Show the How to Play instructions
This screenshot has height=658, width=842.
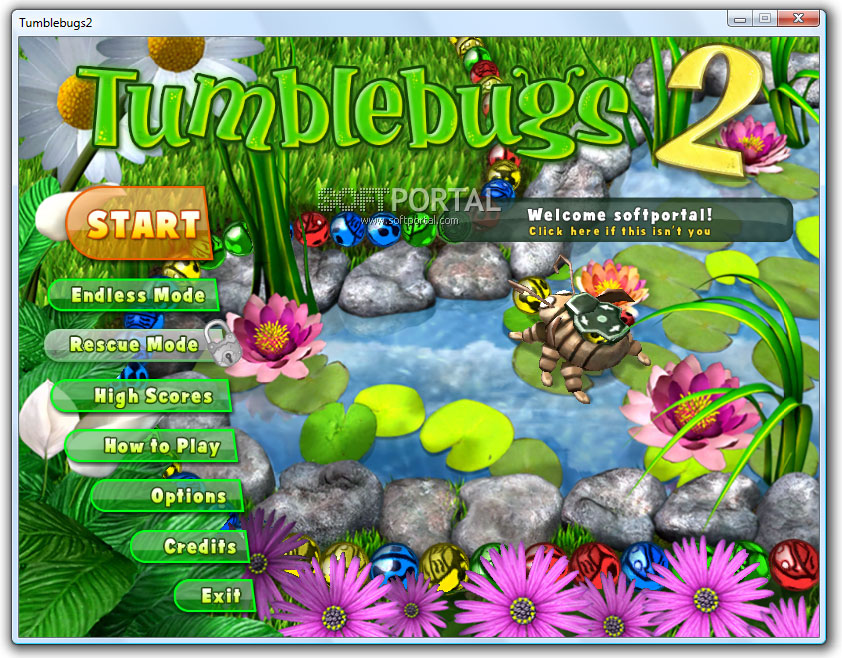(160, 446)
